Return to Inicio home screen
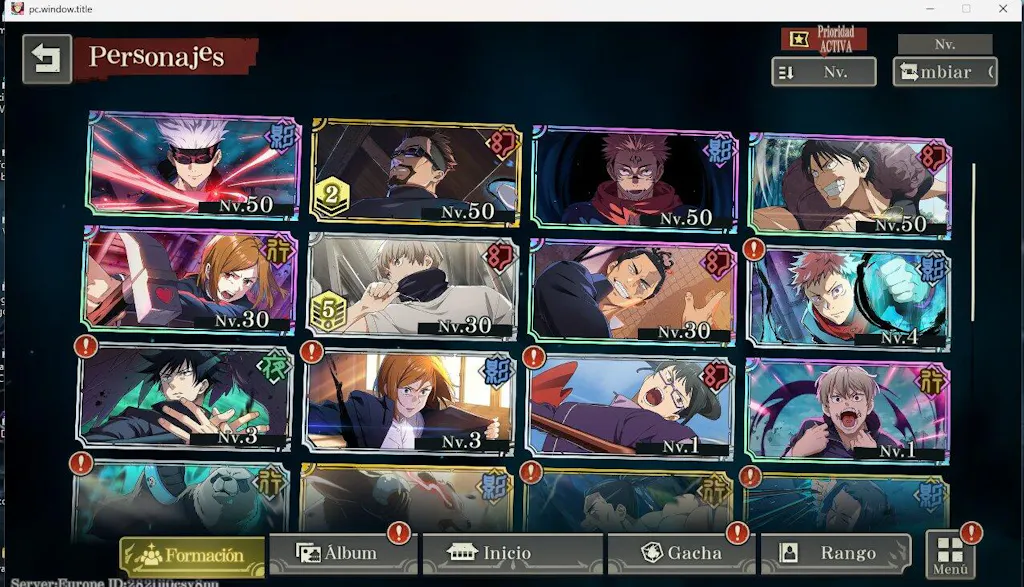1024x587 pixels. tap(512, 553)
